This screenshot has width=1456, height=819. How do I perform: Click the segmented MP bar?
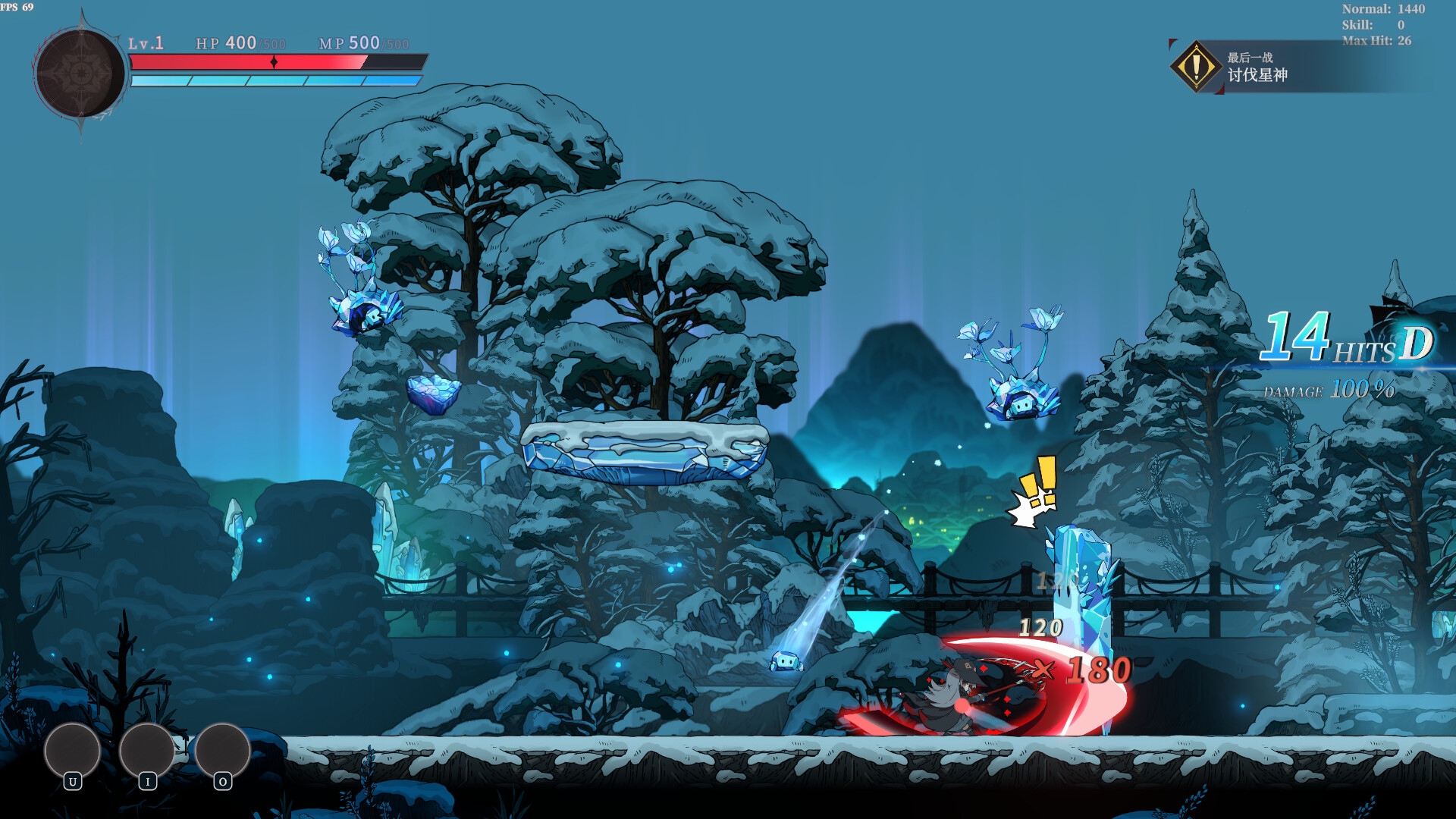tap(277, 79)
